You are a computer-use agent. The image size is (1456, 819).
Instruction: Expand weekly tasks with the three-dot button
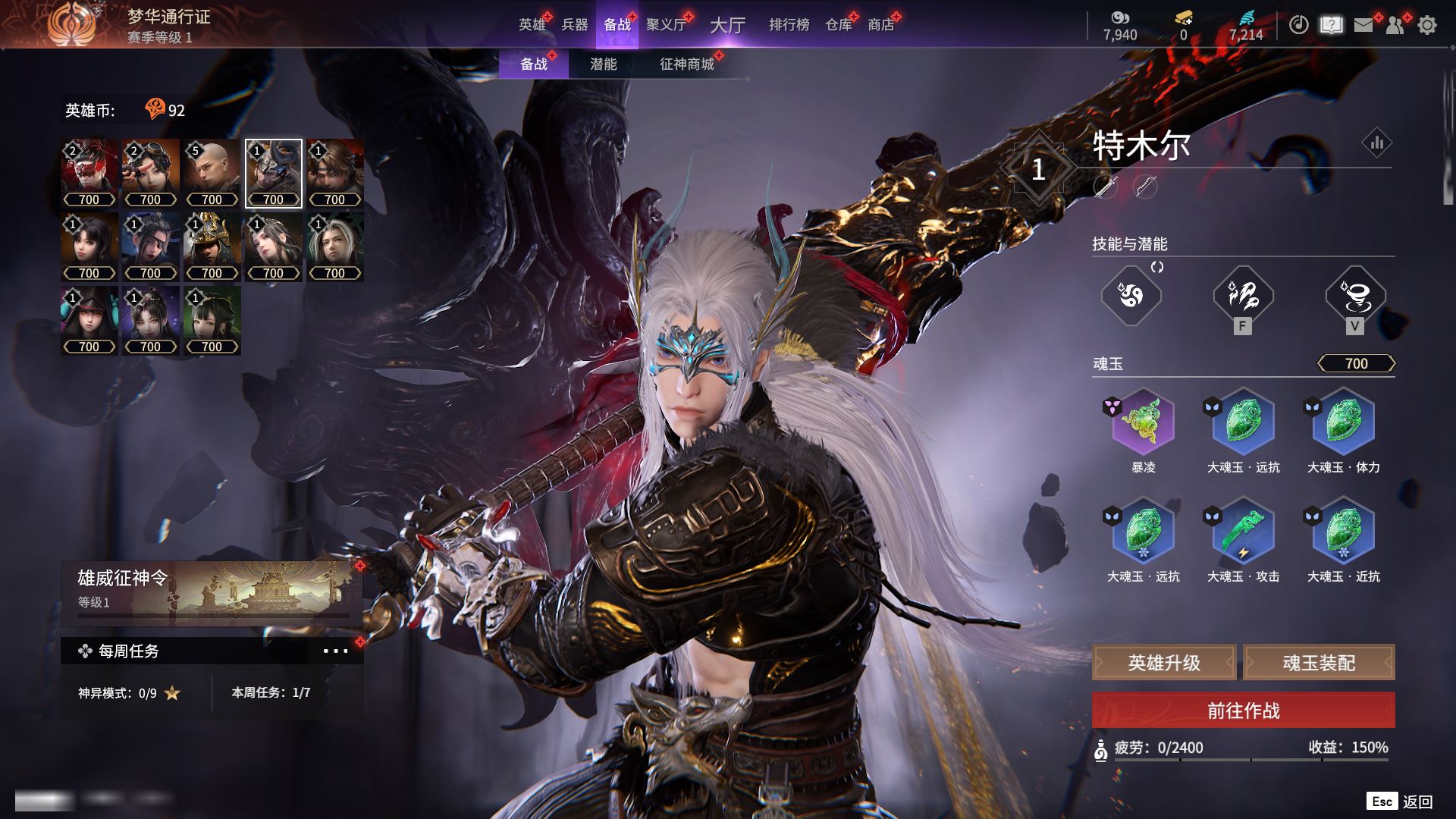335,651
